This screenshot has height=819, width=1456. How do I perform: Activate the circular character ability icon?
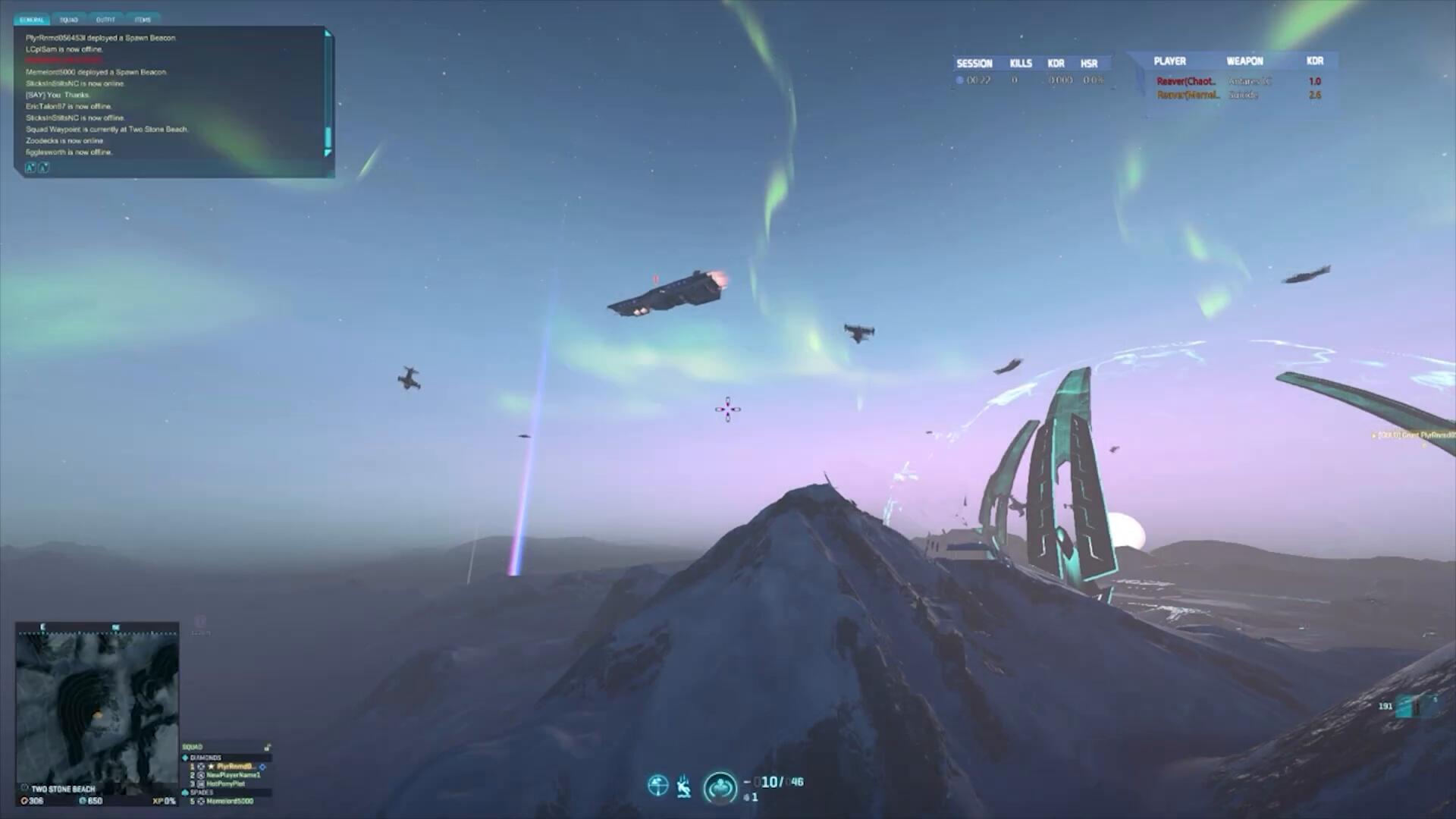(x=720, y=788)
